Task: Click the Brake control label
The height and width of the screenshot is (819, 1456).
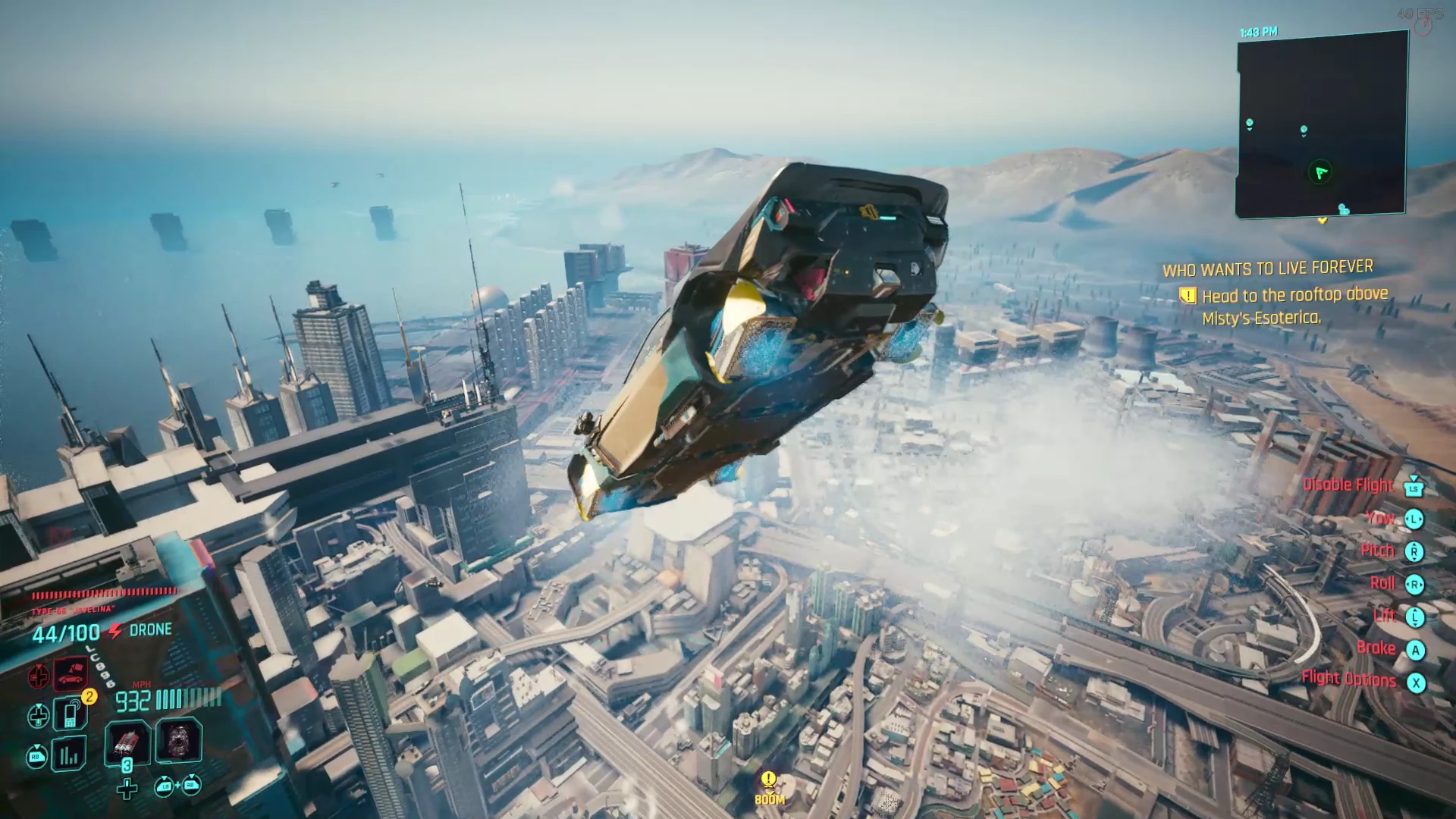Action: 1376,648
